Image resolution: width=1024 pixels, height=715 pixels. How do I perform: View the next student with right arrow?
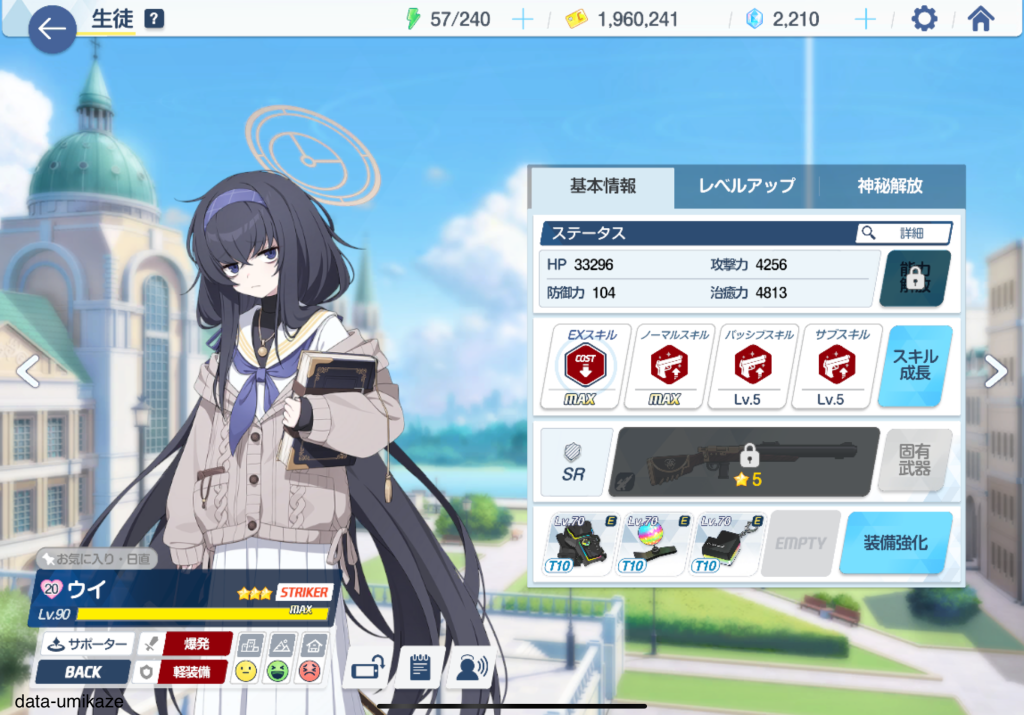point(996,371)
